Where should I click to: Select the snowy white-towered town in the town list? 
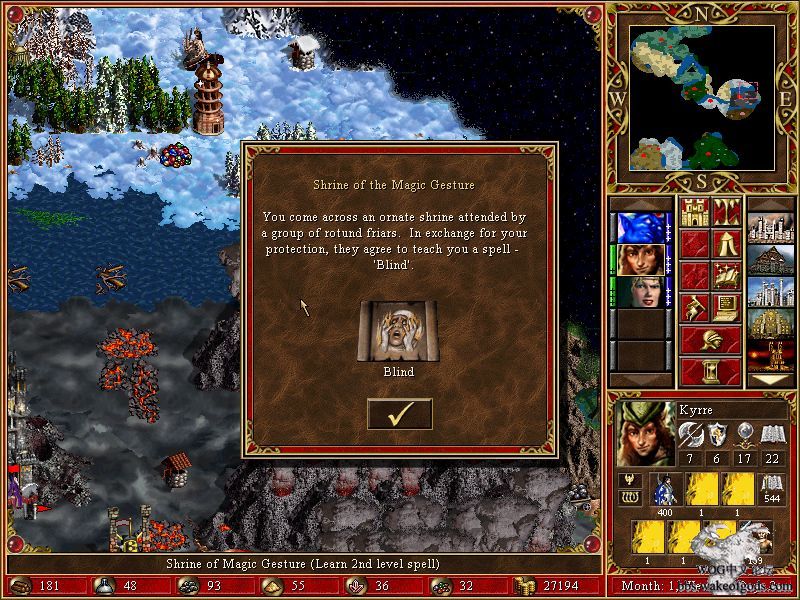[771, 292]
